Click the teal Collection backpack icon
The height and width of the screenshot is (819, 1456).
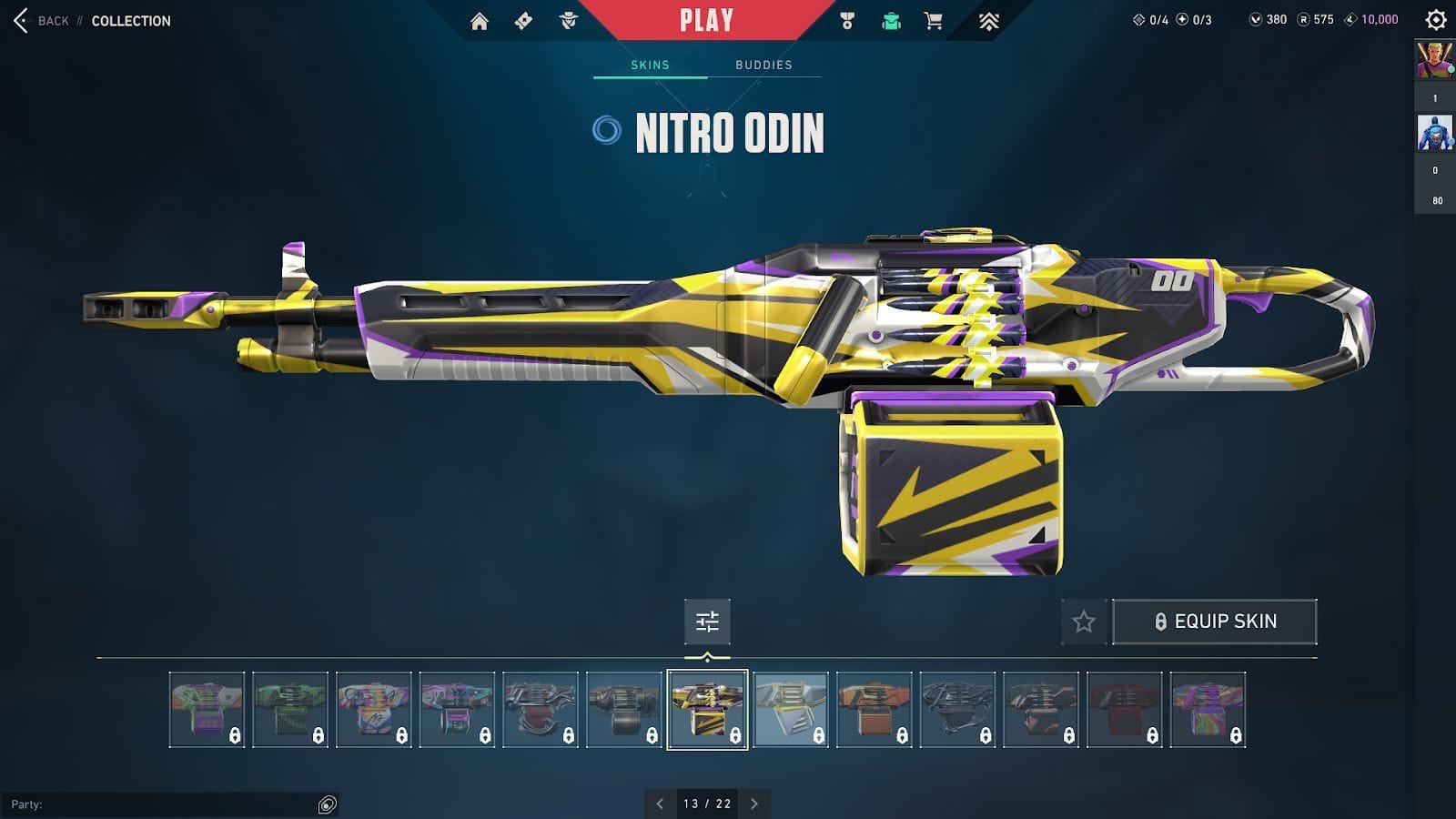click(x=890, y=20)
